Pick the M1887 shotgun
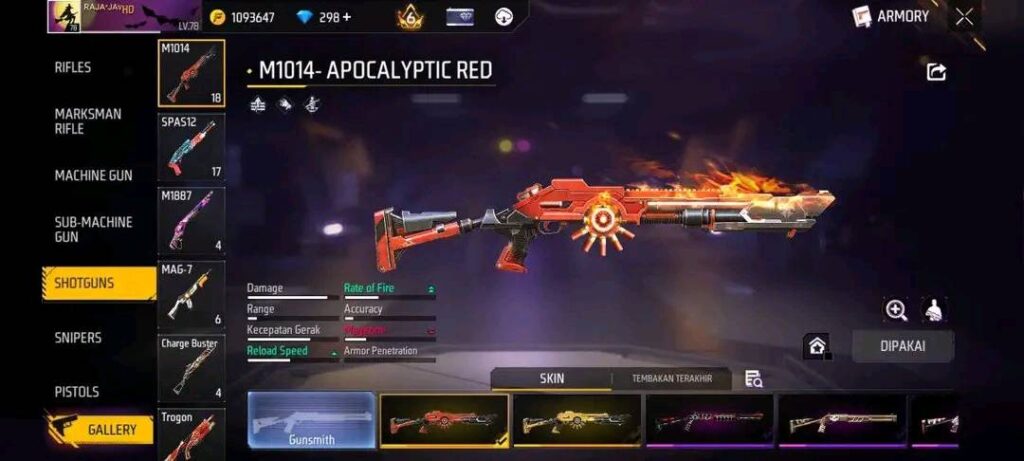 point(191,220)
